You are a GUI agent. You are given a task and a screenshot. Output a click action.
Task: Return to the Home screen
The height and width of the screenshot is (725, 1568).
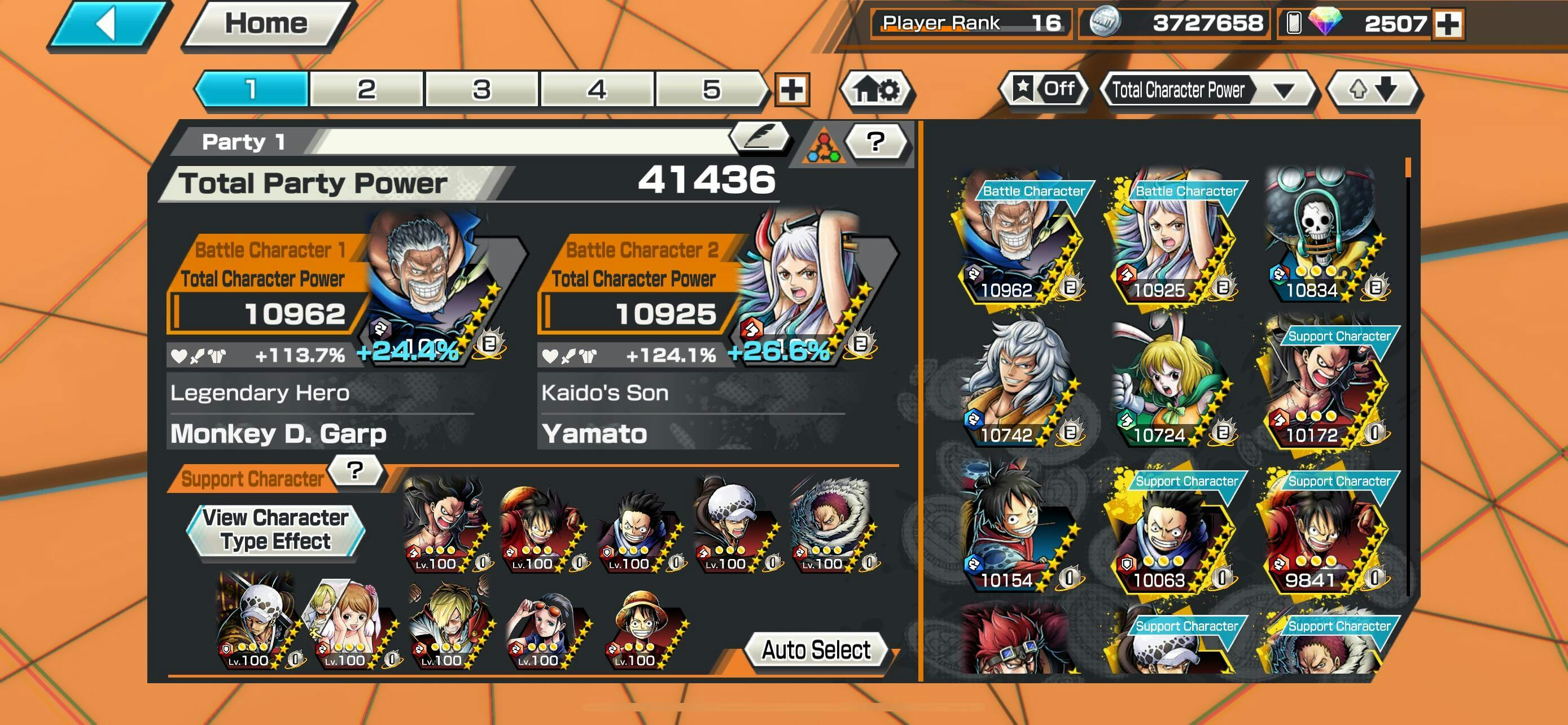click(266, 24)
